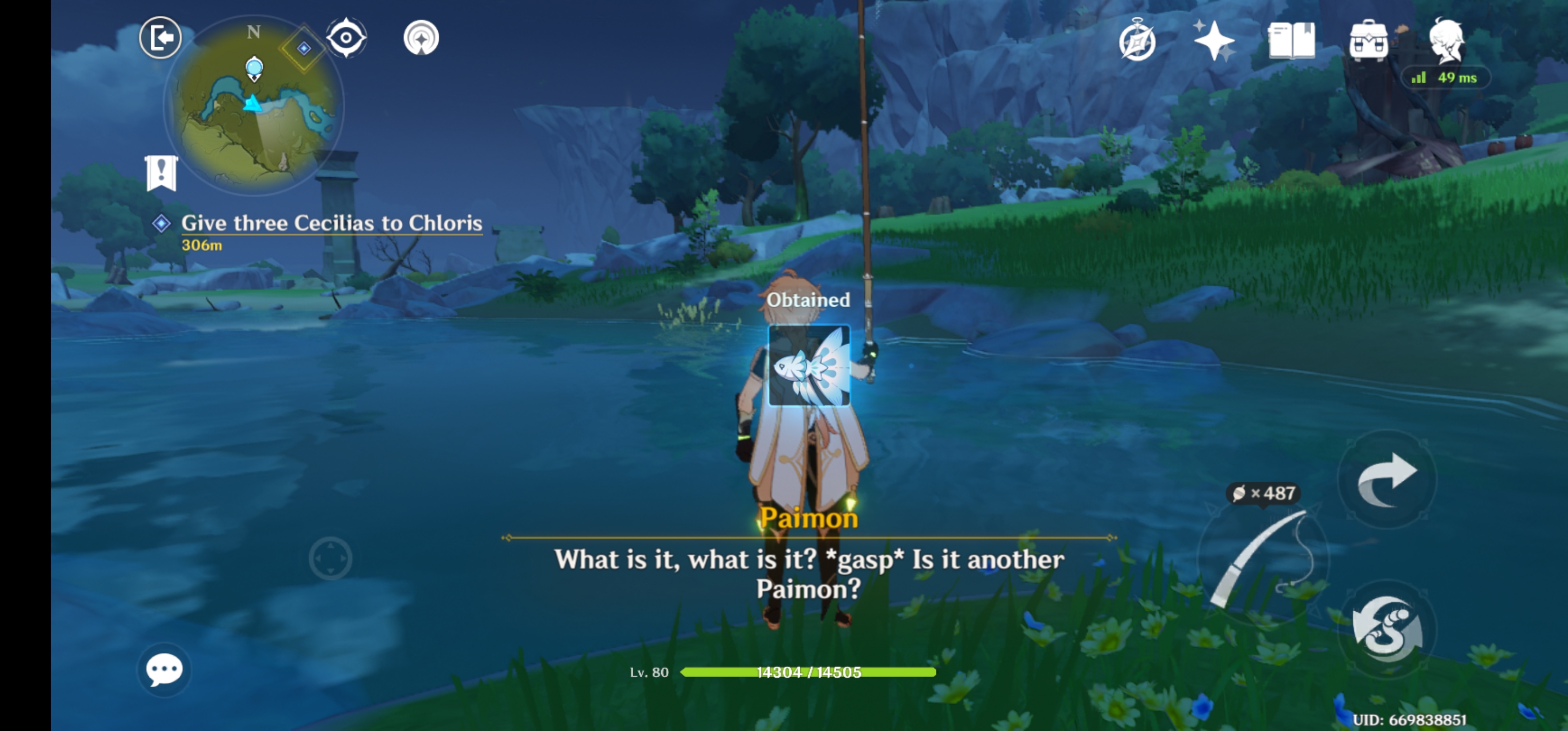
Task: Open the Paimon shortcut star menu
Action: (1215, 39)
